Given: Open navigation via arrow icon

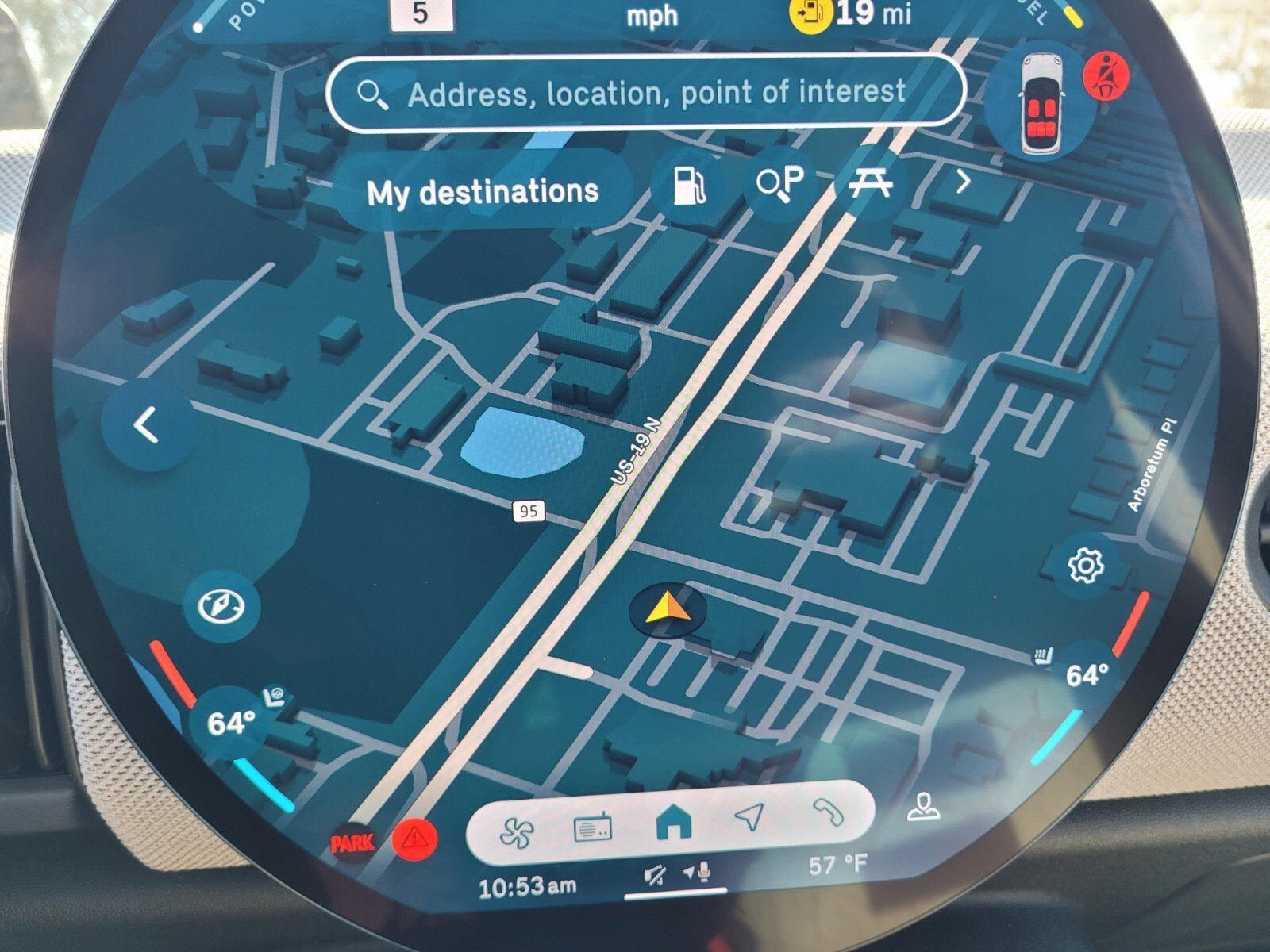Looking at the screenshot, I should pyautogui.click(x=749, y=817).
